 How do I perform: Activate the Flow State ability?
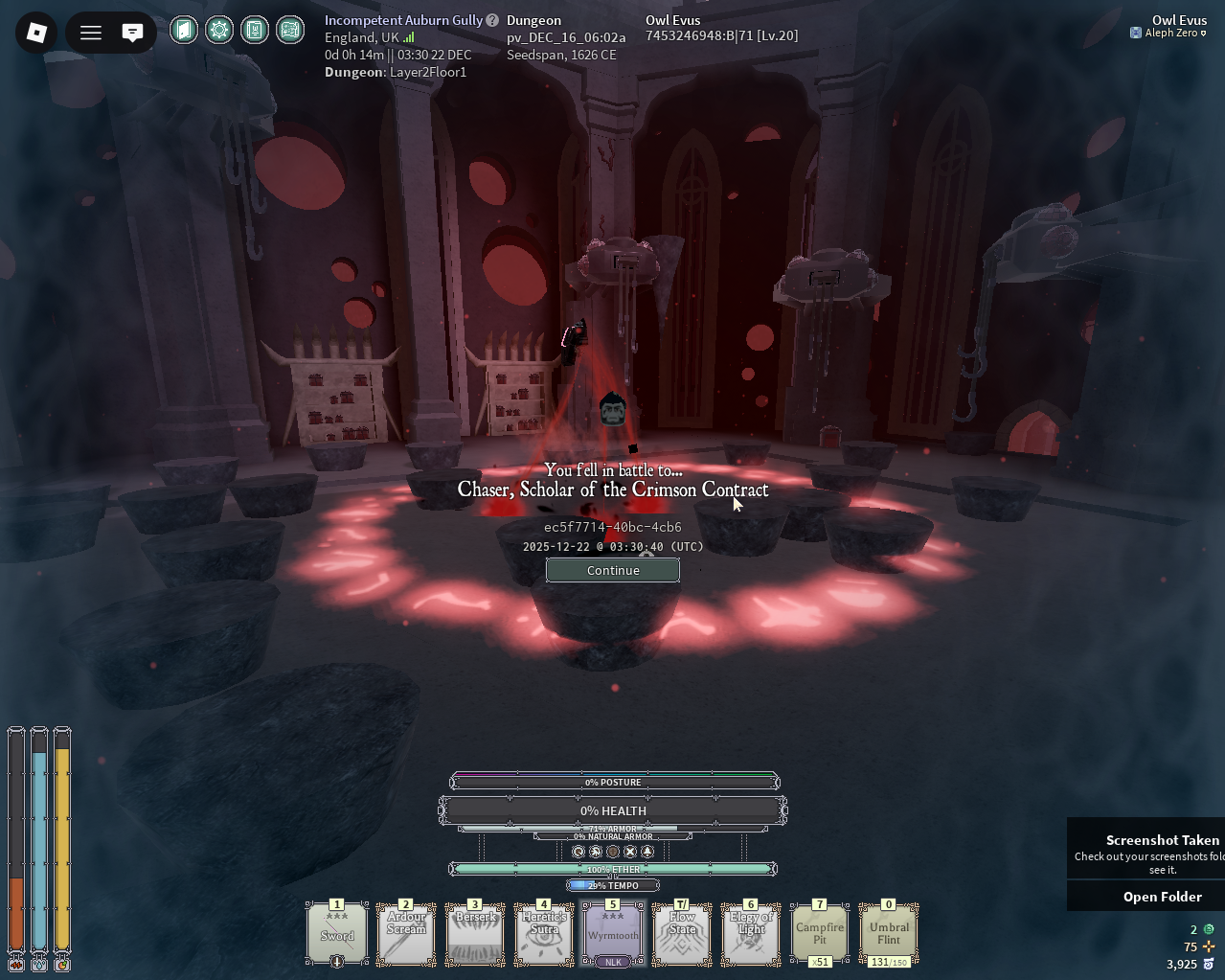[682, 933]
